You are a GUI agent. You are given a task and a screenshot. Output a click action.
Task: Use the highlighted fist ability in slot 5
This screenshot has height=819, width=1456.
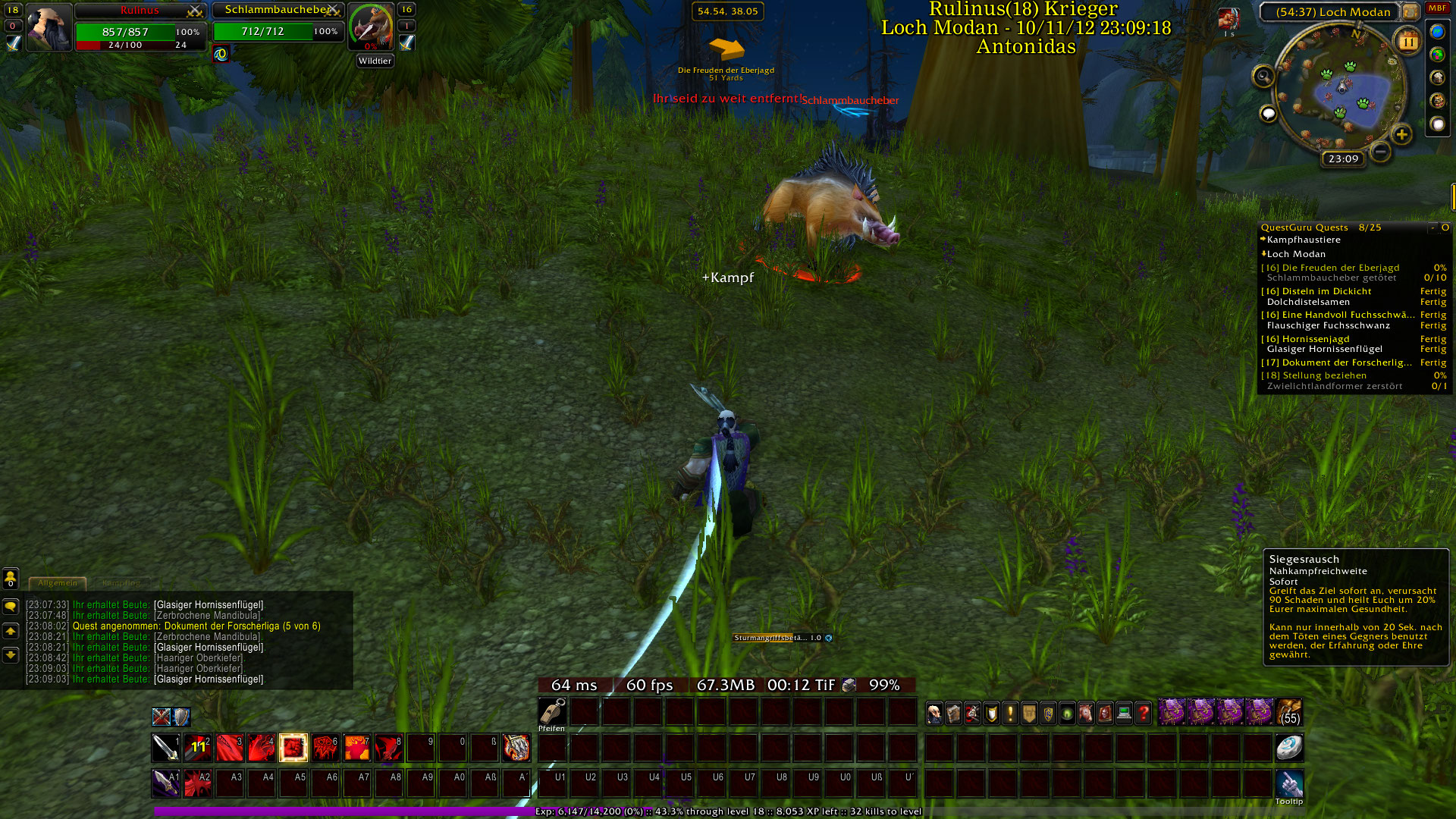pyautogui.click(x=293, y=748)
